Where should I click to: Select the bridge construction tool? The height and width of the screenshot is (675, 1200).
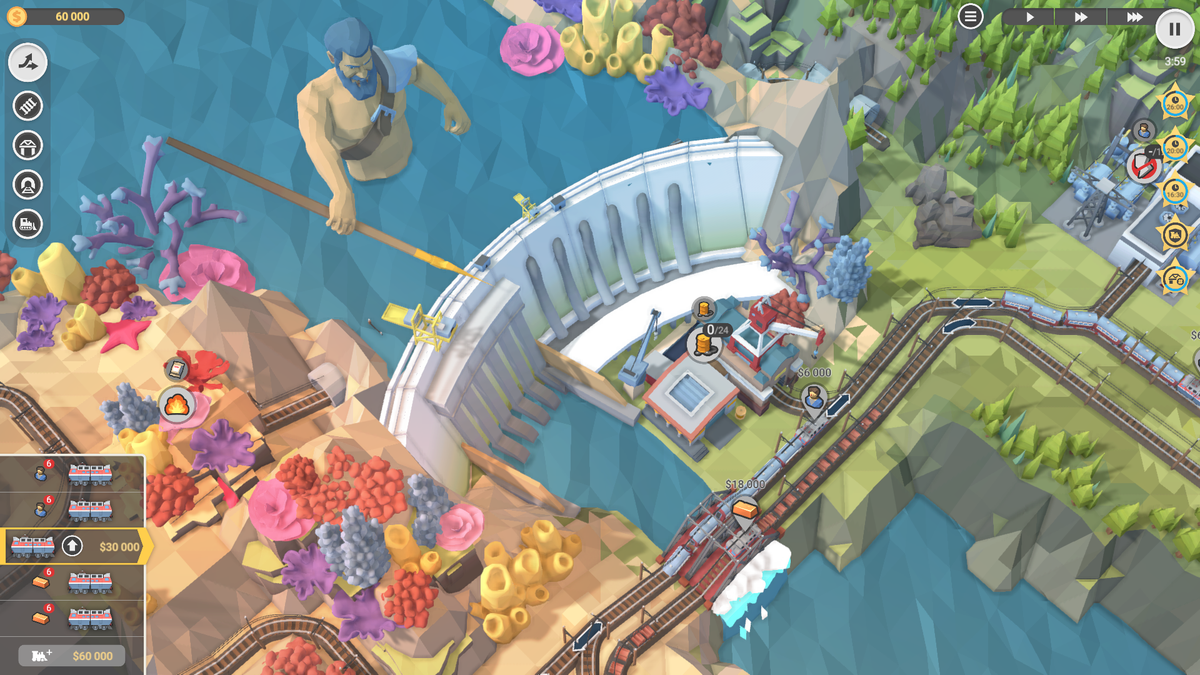pos(28,145)
